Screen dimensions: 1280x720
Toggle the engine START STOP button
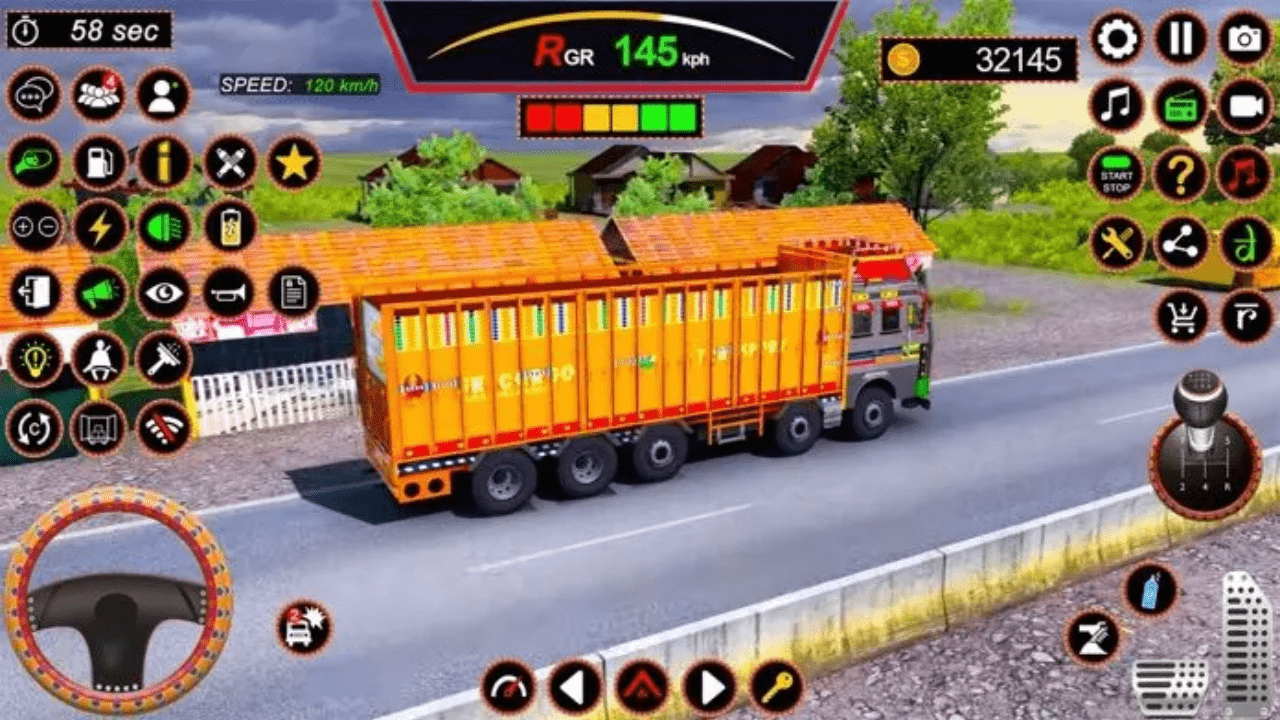click(x=1116, y=173)
